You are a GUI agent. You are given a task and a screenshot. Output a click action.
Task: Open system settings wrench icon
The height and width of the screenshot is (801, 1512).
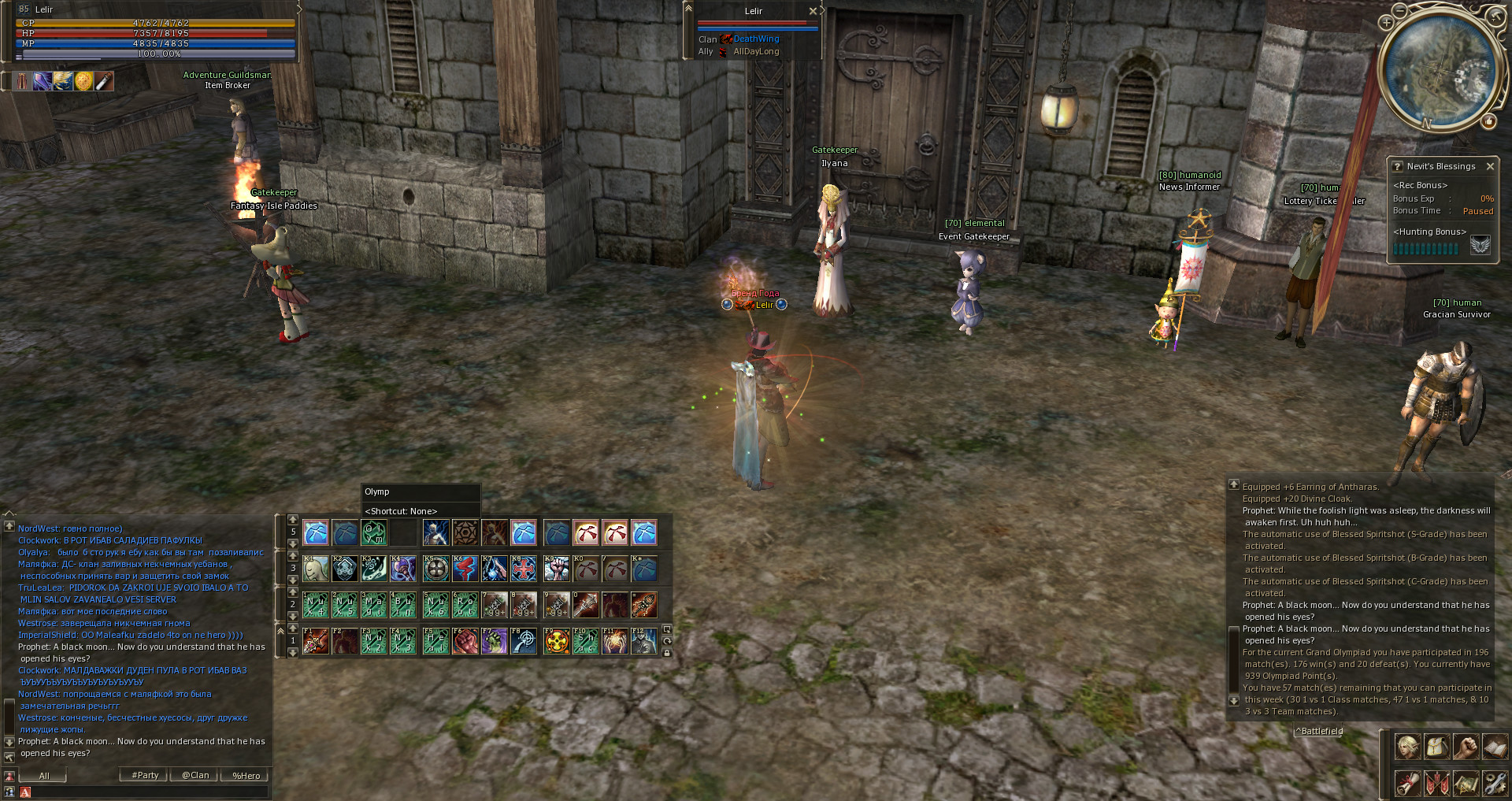pos(1495,783)
